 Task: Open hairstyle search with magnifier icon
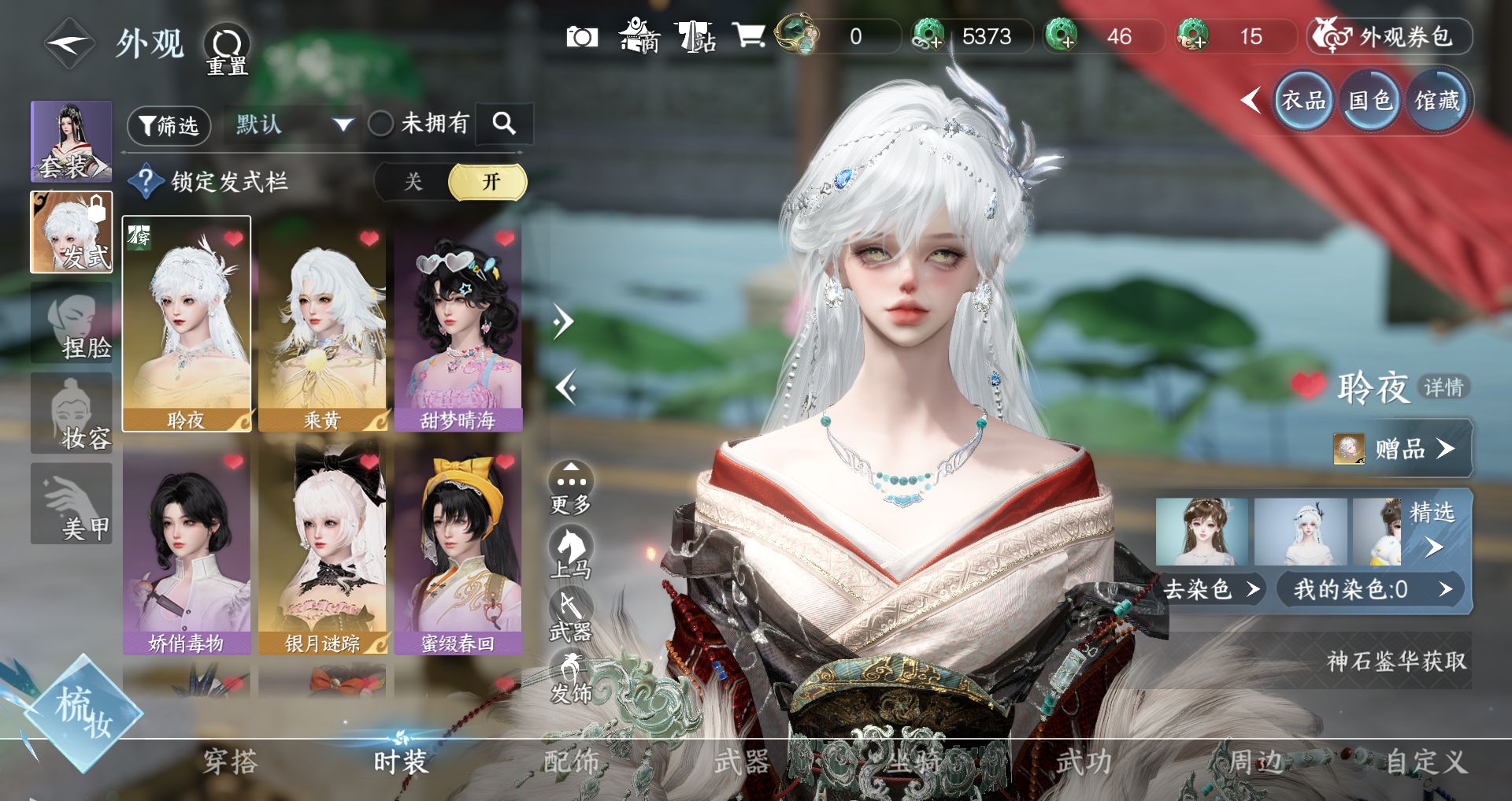tap(504, 123)
